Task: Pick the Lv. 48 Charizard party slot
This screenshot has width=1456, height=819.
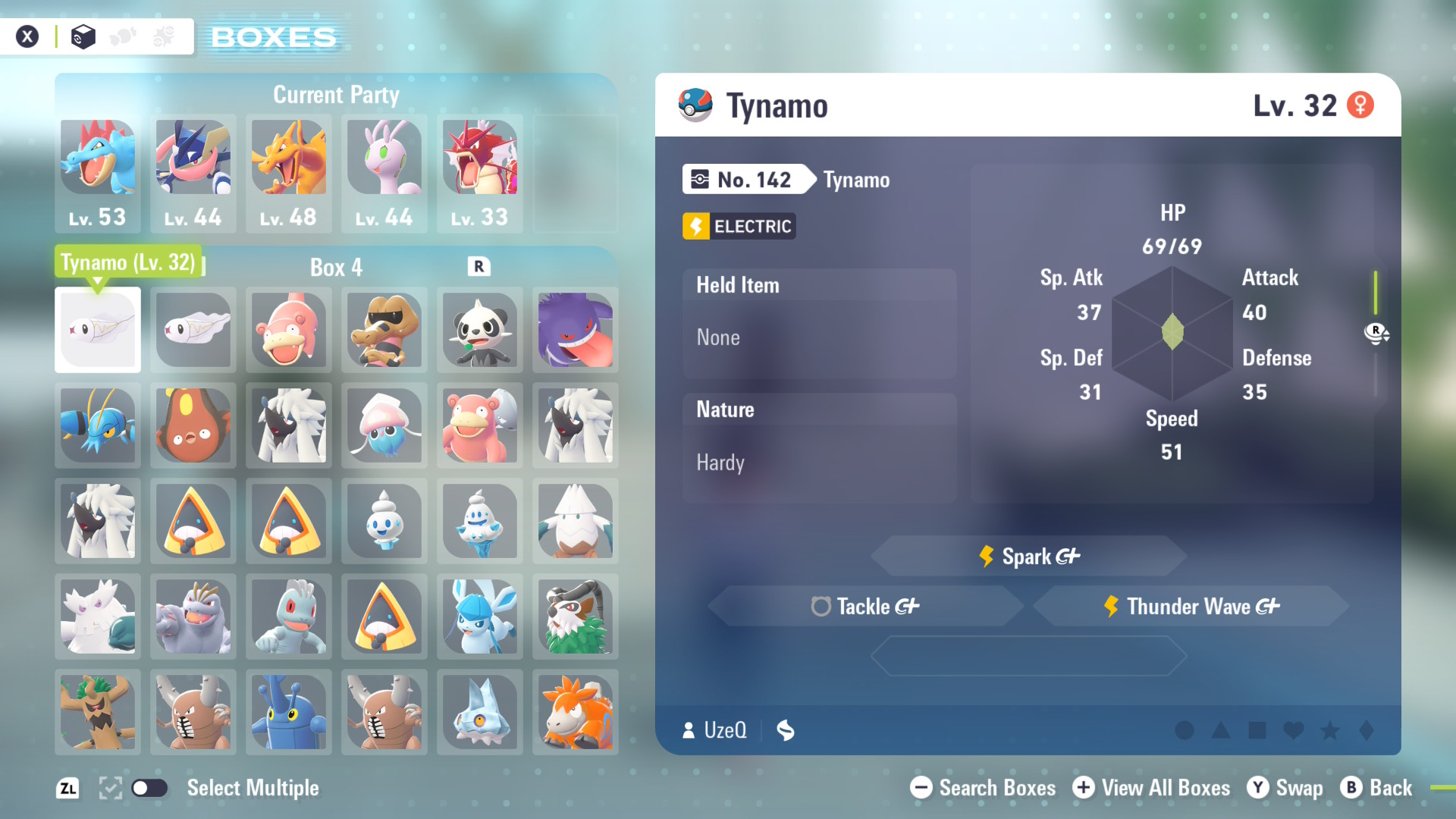Action: point(289,173)
